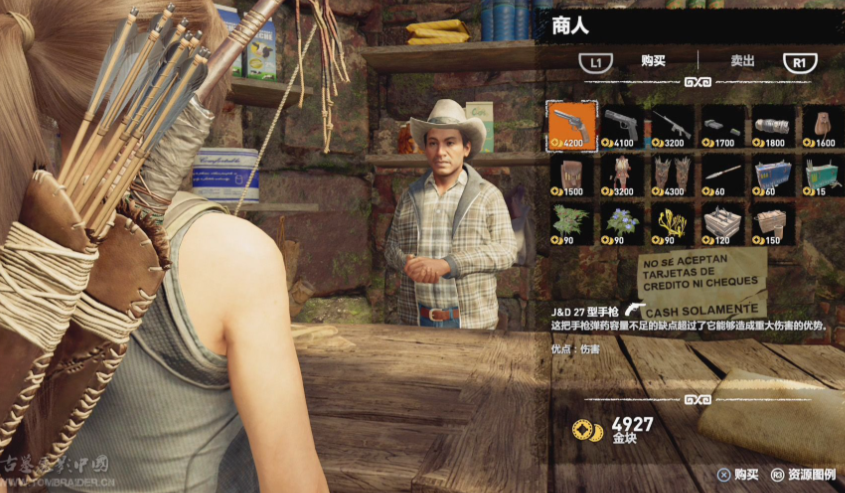This screenshot has height=493, width=845.
Task: Select the teal crate costing 15
Action: click(x=822, y=175)
